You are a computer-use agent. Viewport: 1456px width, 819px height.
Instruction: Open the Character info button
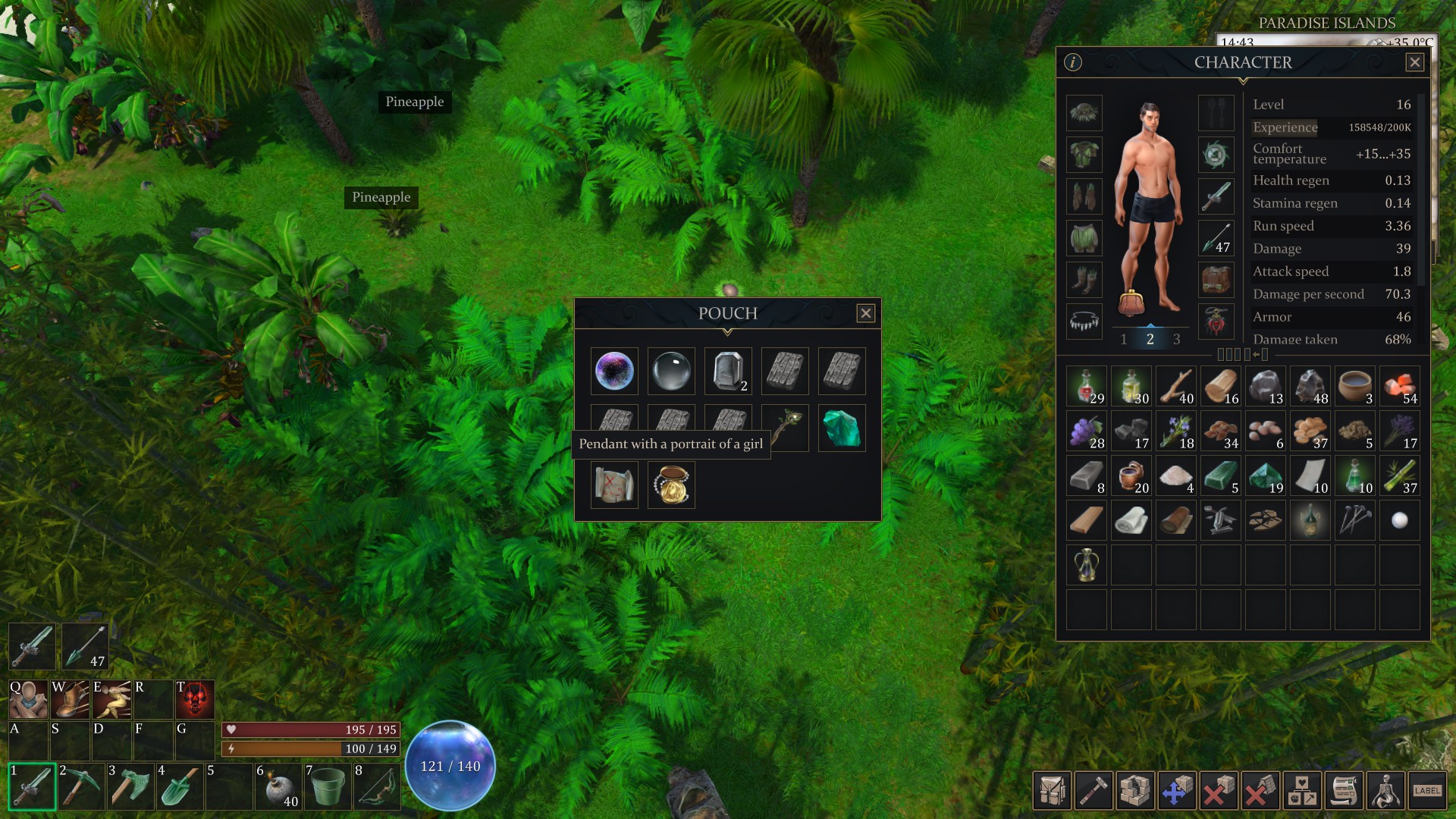[x=1073, y=63]
